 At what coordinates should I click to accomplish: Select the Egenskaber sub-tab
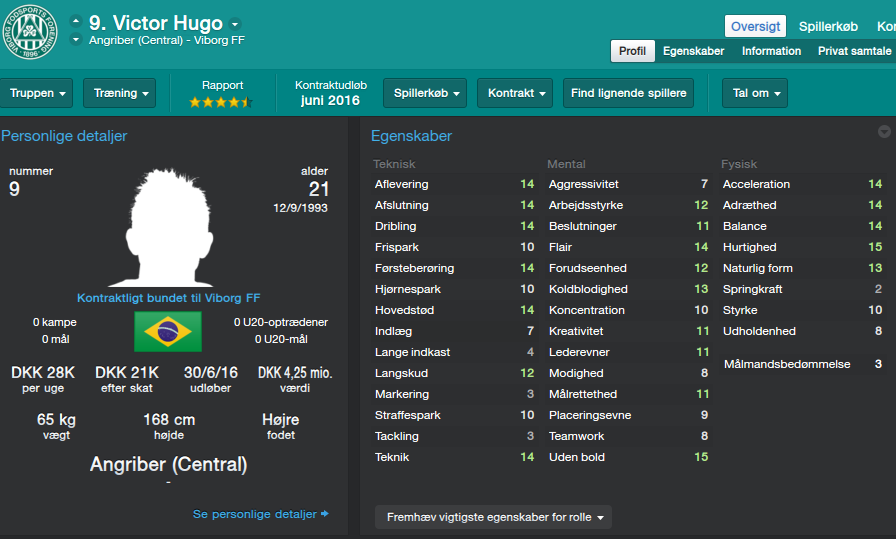pos(693,51)
